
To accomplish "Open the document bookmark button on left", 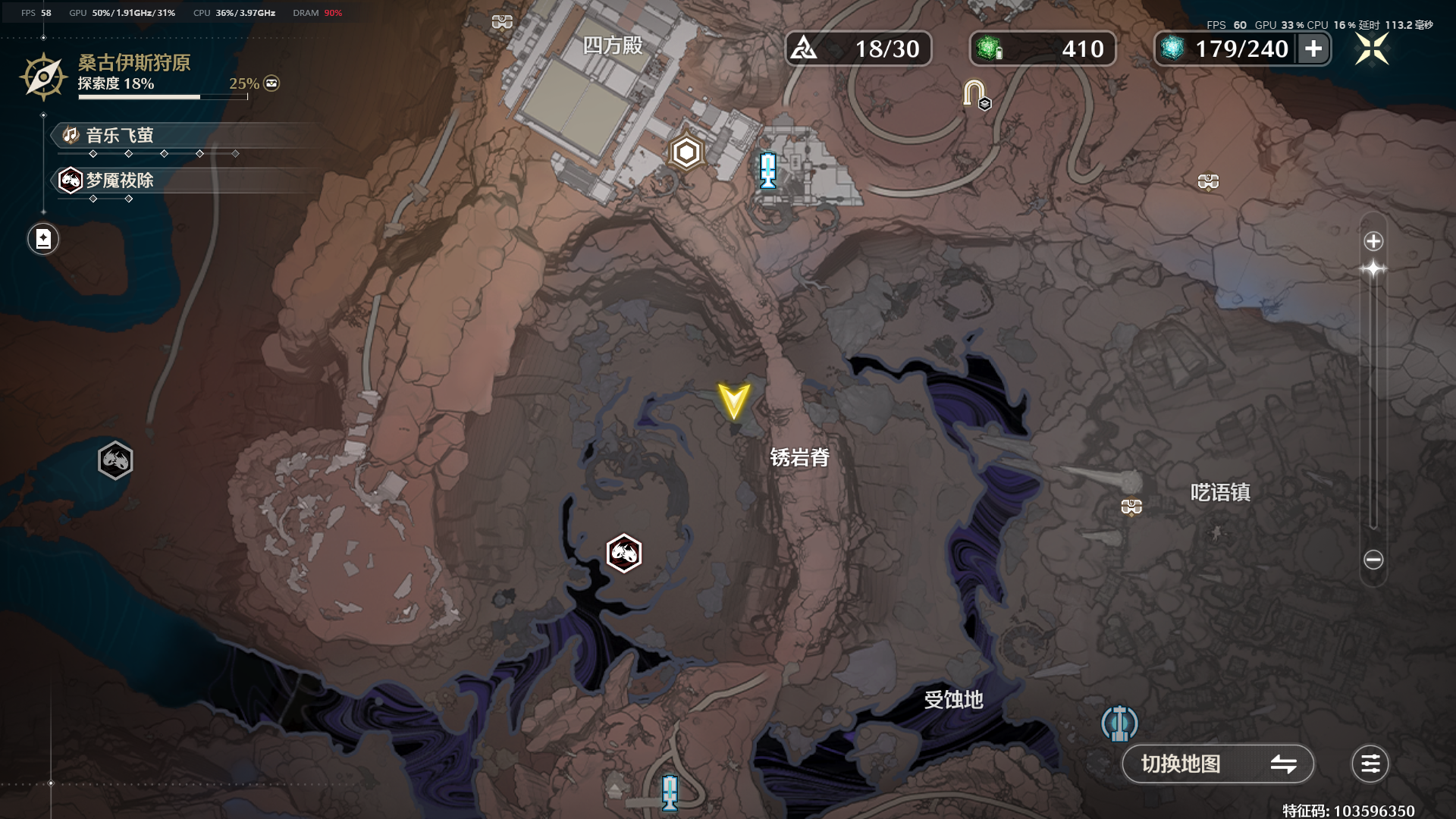I will pyautogui.click(x=43, y=240).
